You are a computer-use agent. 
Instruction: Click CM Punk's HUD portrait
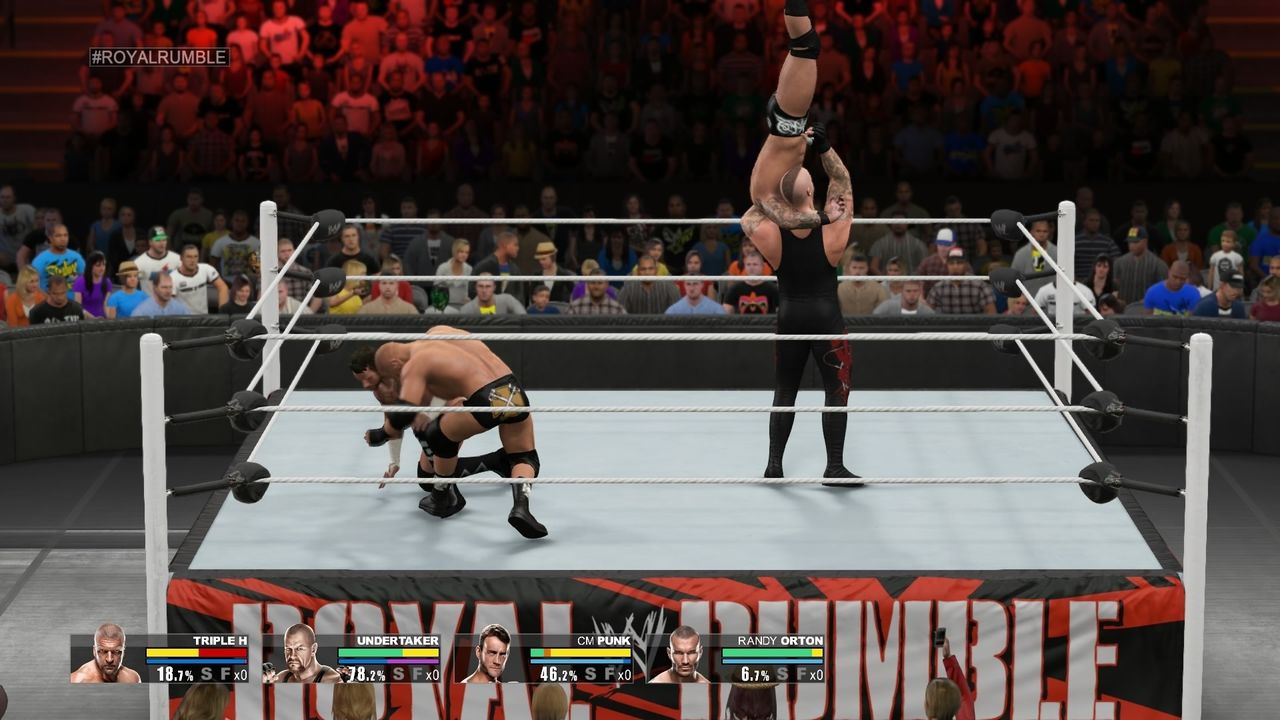[491, 656]
